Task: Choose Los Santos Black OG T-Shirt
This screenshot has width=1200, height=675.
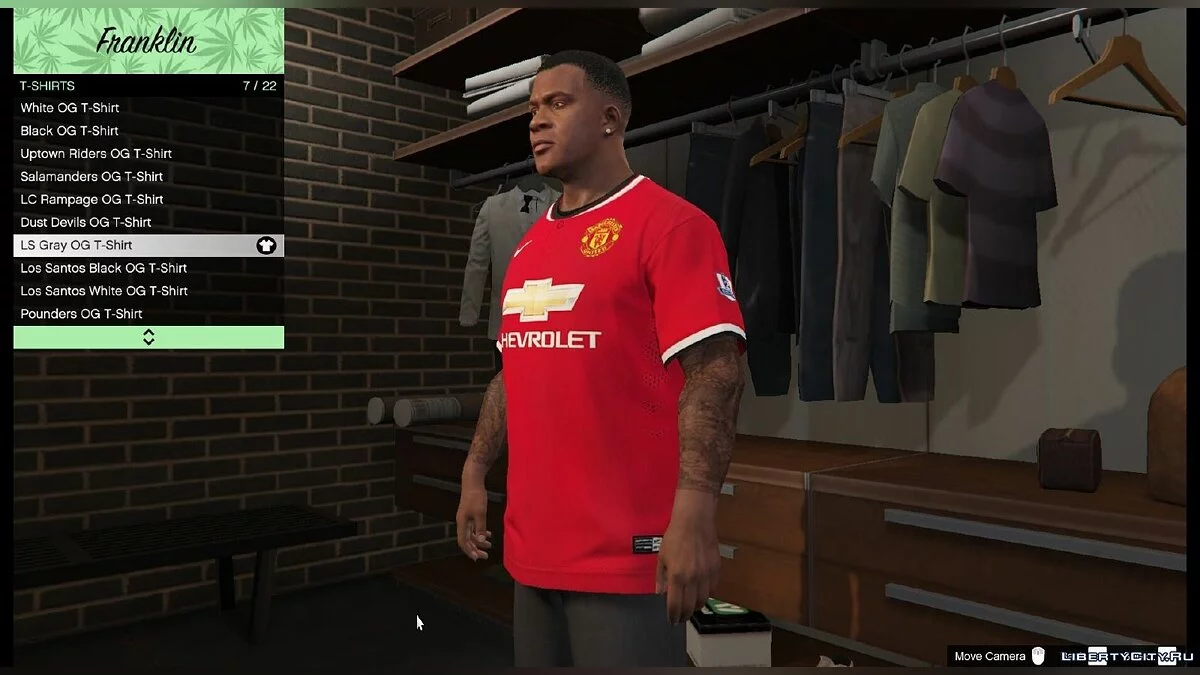Action: [148, 268]
